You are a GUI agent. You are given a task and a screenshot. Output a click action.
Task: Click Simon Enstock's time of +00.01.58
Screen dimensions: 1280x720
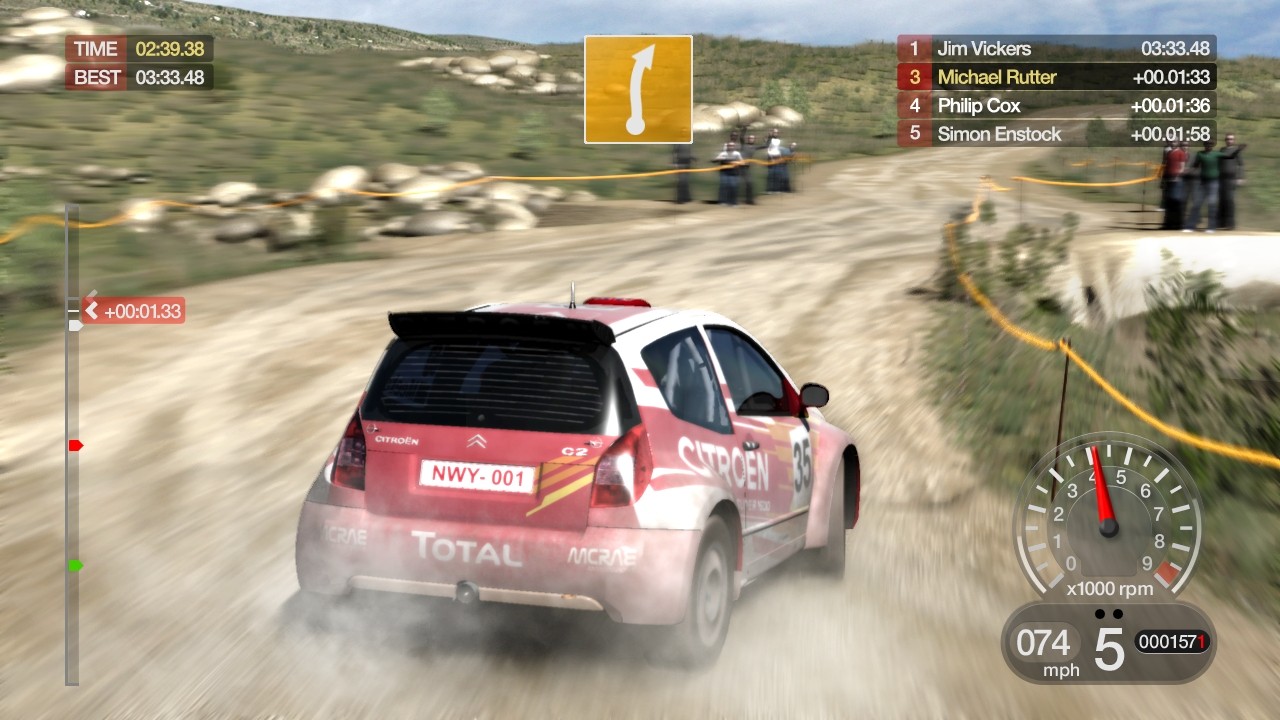click(1172, 134)
